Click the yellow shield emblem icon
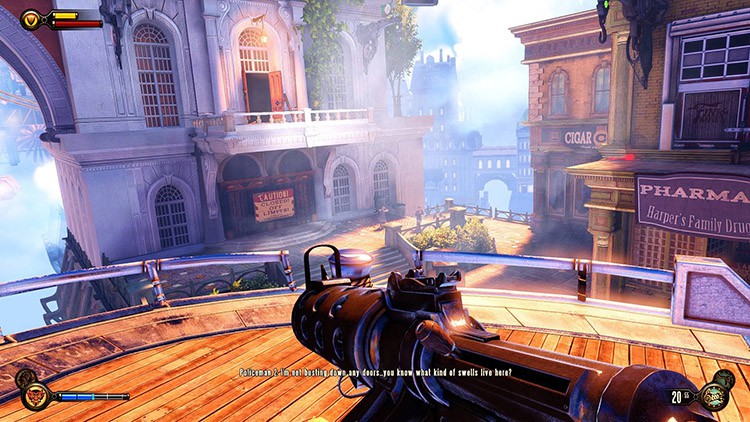750x422 pixels. point(31,18)
